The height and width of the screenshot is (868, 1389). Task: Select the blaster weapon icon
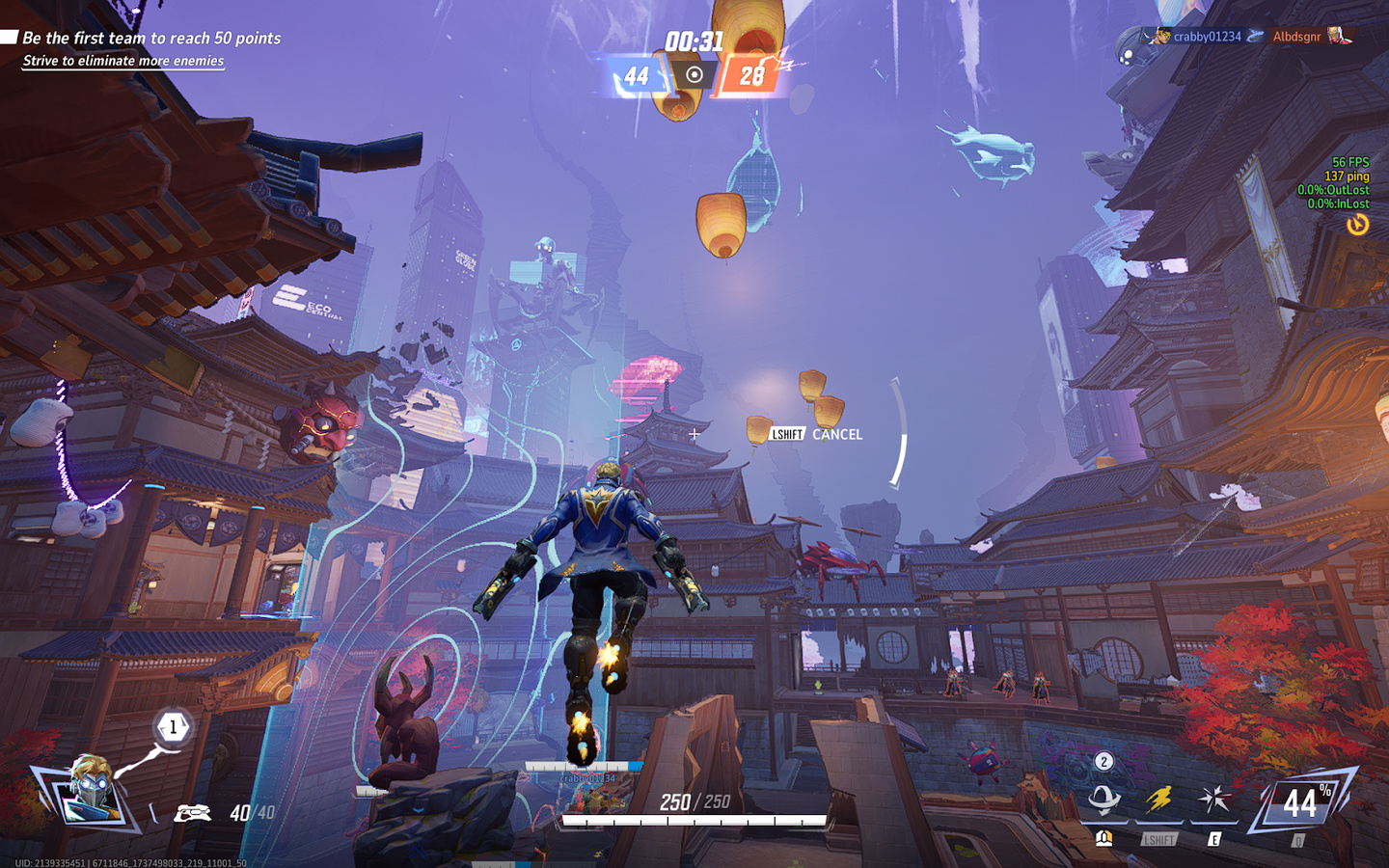click(x=192, y=813)
